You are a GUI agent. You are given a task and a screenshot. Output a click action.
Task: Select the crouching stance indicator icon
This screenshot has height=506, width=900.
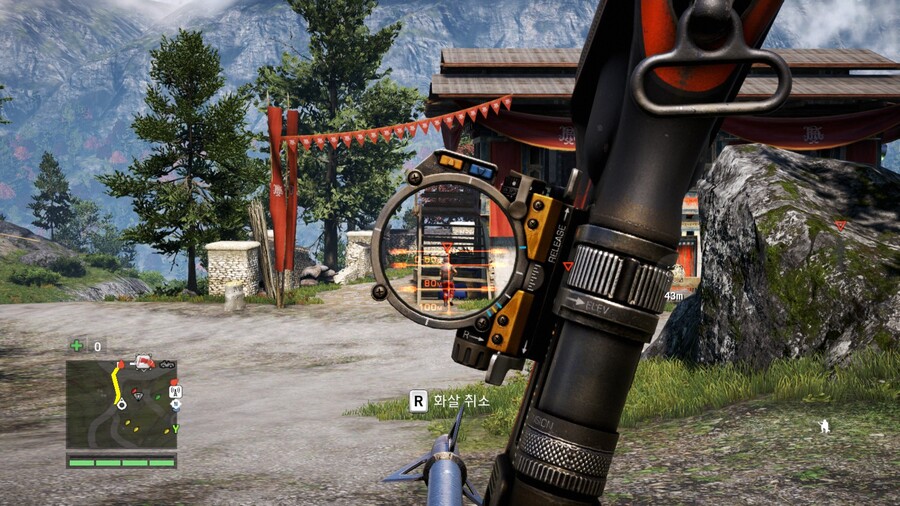823,426
